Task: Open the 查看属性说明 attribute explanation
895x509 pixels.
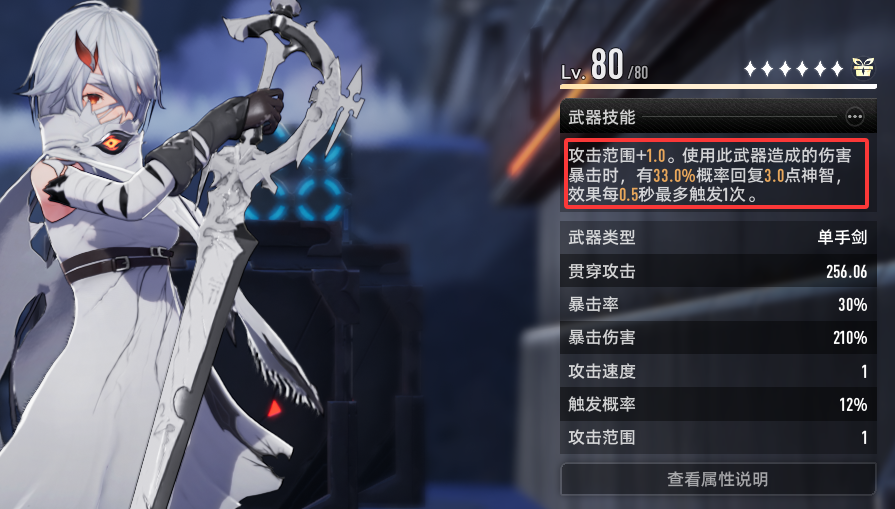Action: (717, 479)
